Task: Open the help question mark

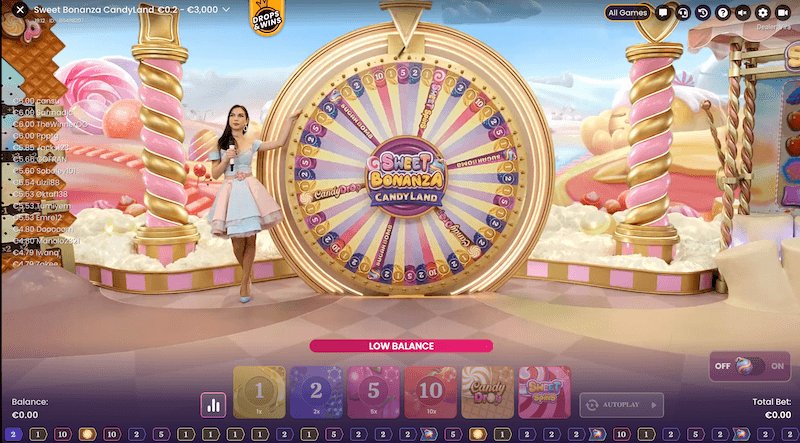Action: click(723, 12)
